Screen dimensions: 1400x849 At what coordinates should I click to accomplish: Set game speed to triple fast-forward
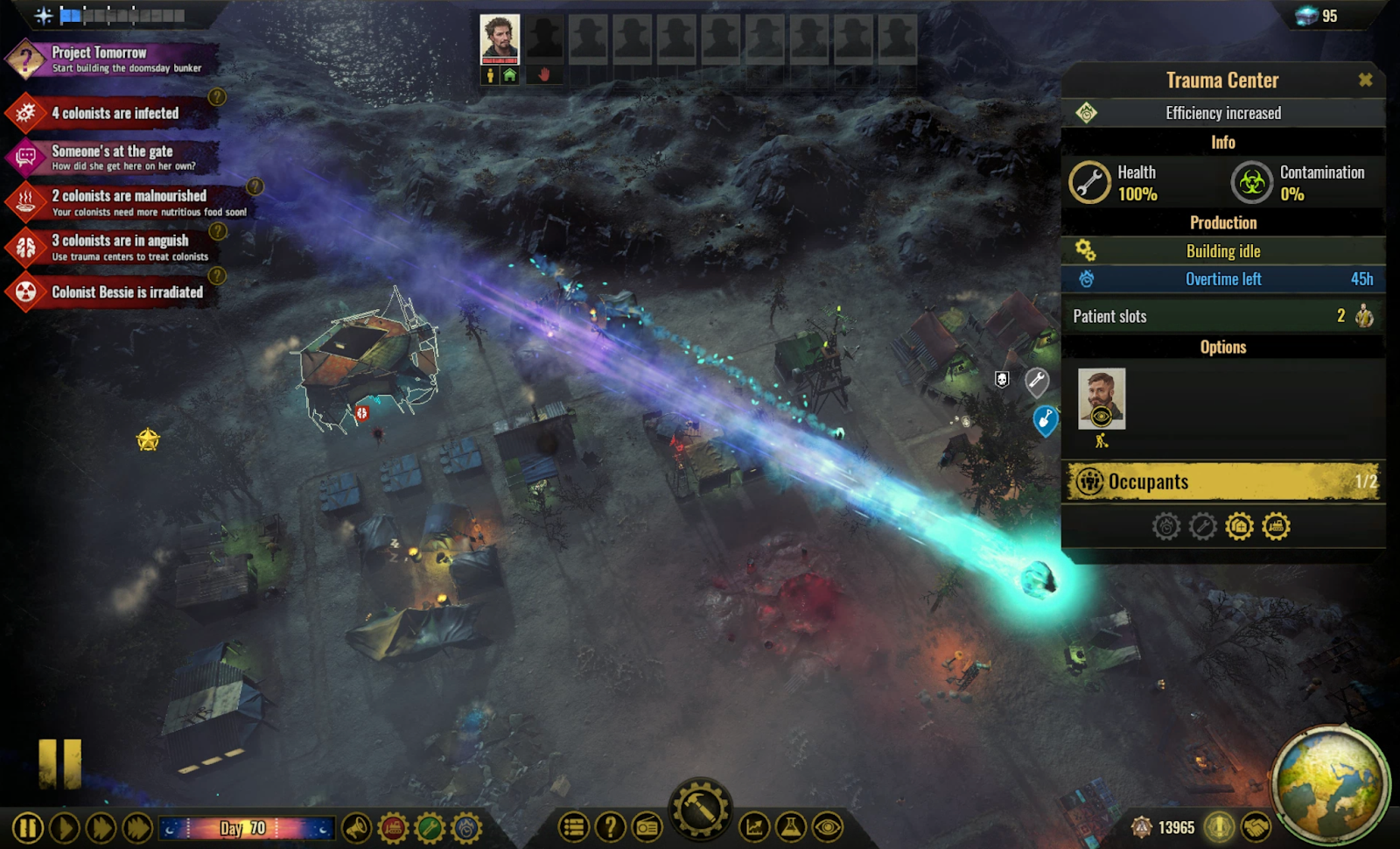coord(137,828)
